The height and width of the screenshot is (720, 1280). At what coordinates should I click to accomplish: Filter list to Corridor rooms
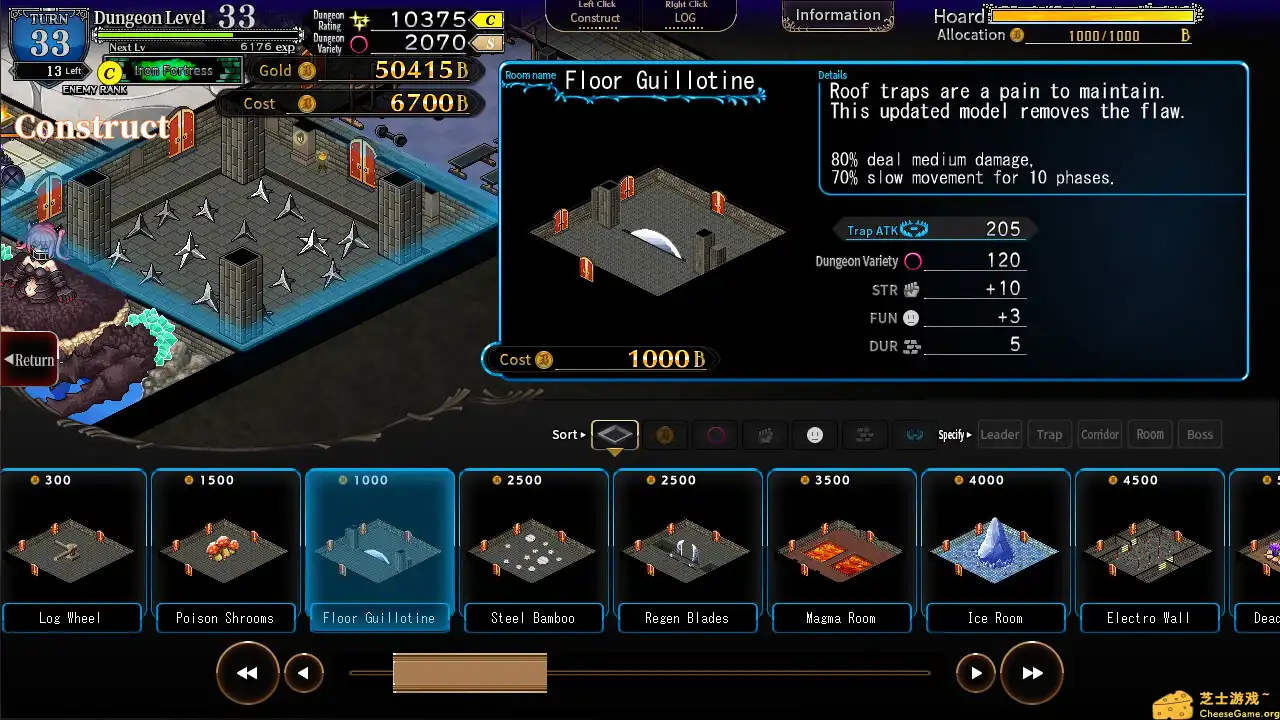pyautogui.click(x=1100, y=435)
